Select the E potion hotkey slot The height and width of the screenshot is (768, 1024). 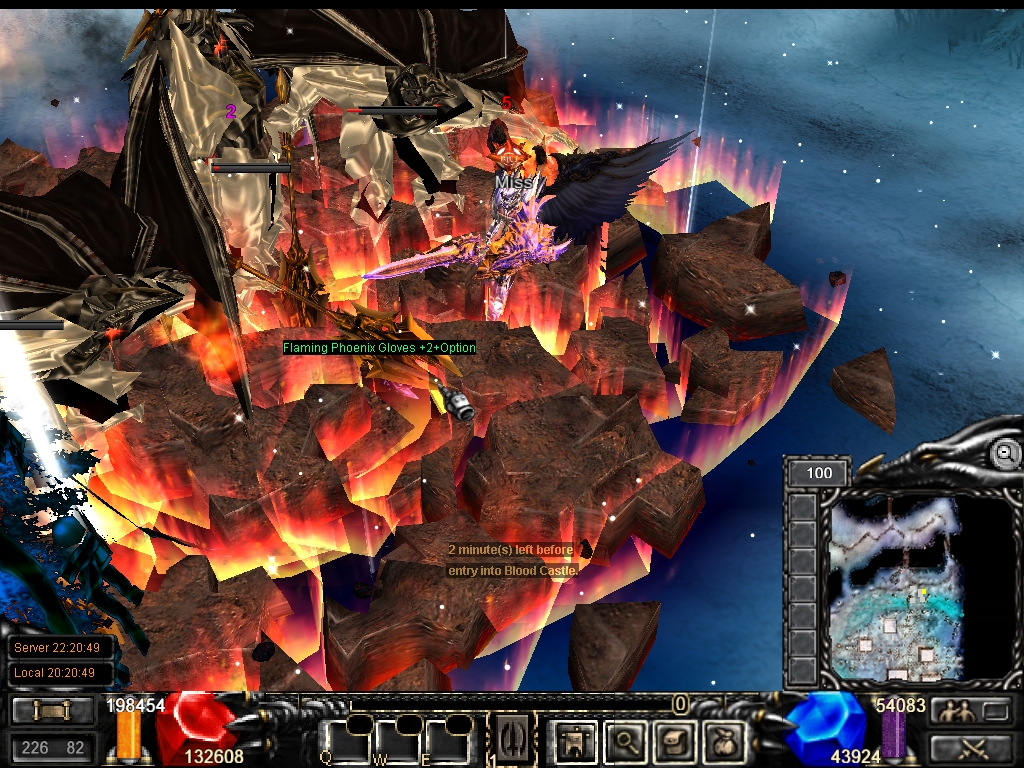click(x=446, y=740)
